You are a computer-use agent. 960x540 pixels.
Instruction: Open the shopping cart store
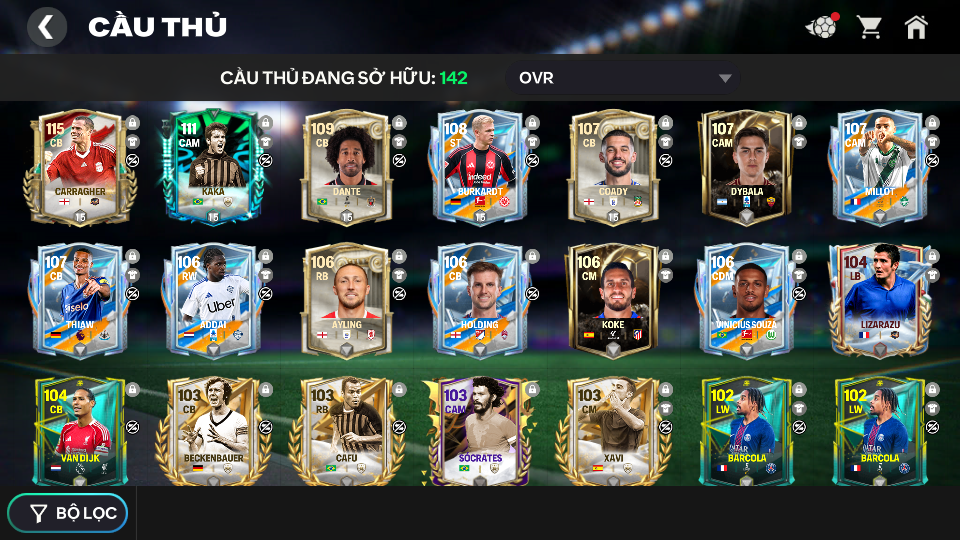pos(869,27)
